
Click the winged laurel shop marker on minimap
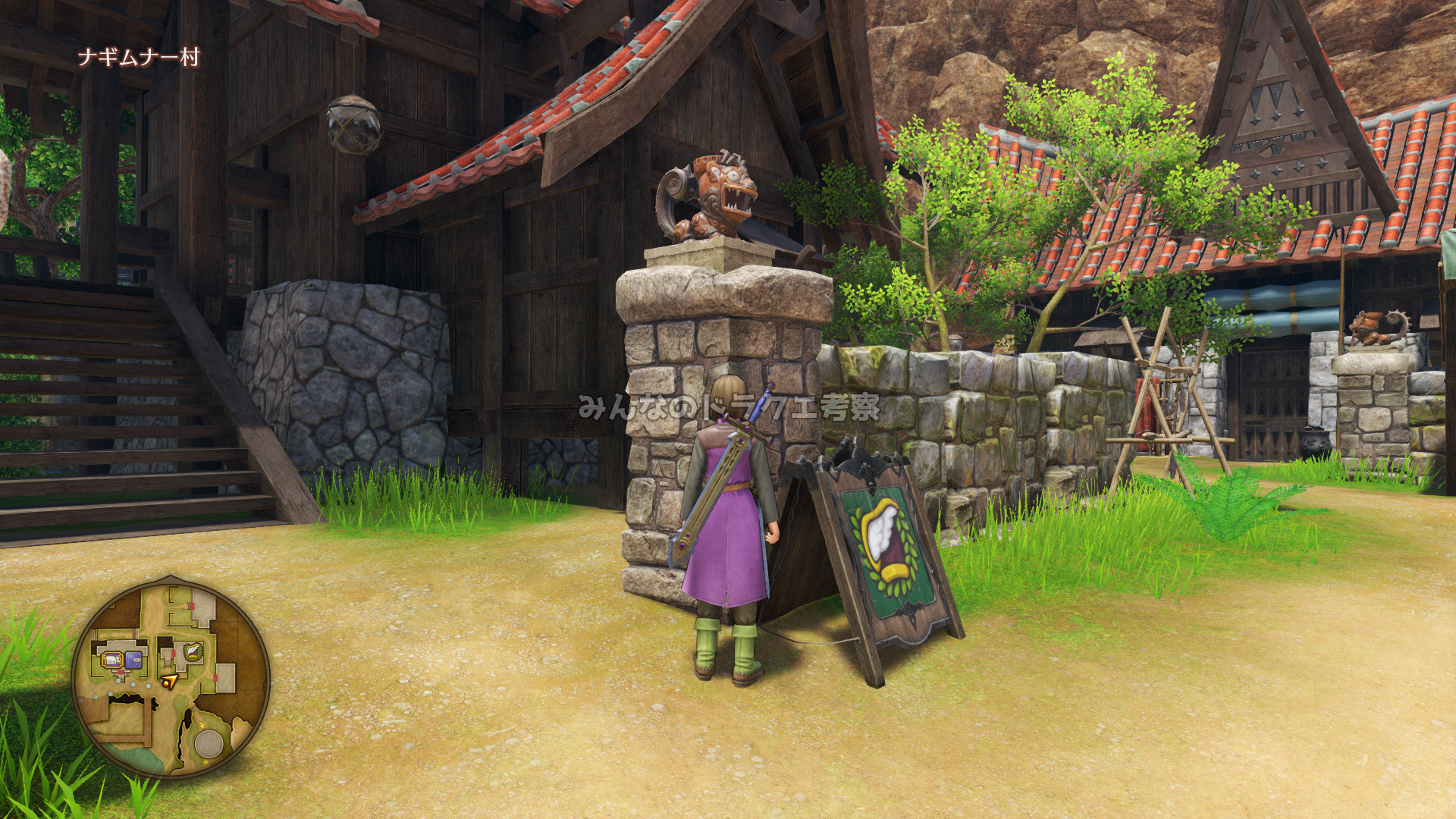point(192,651)
